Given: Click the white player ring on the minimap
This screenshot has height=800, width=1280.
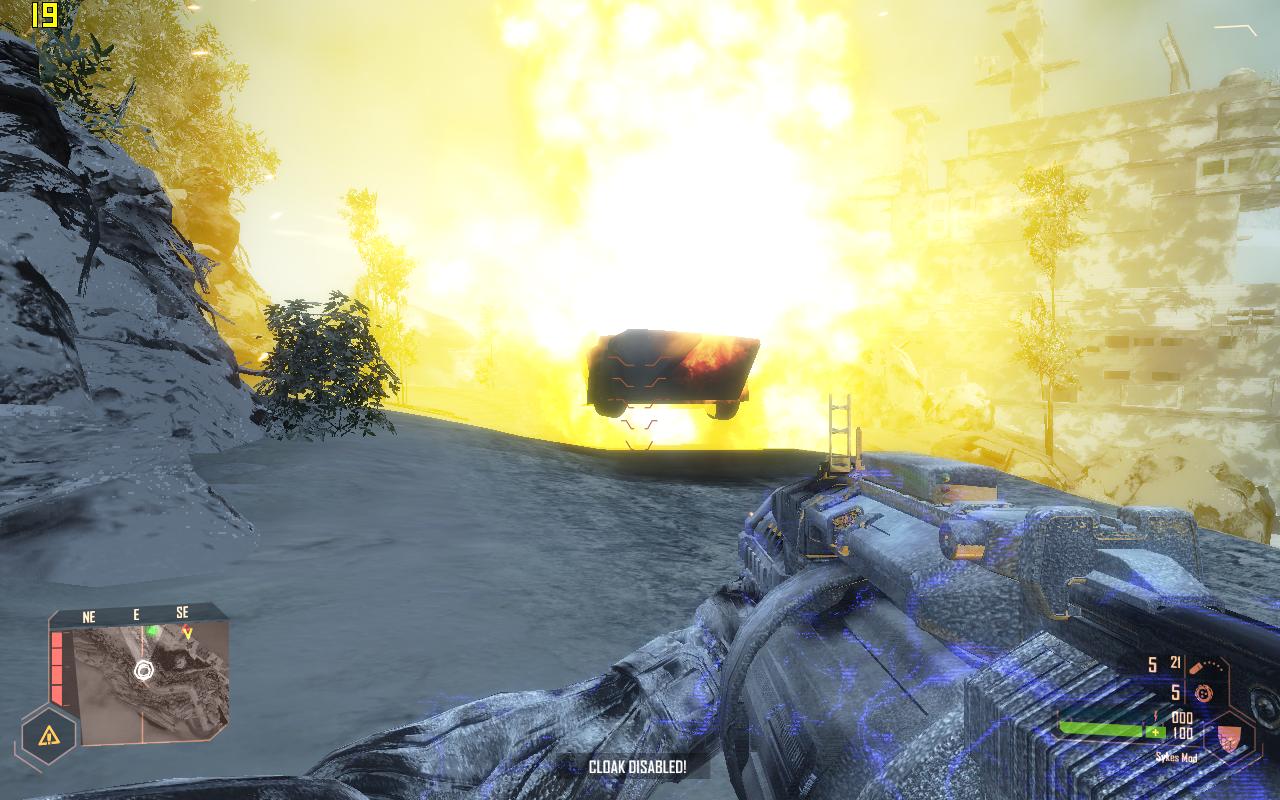Looking at the screenshot, I should [x=144, y=671].
